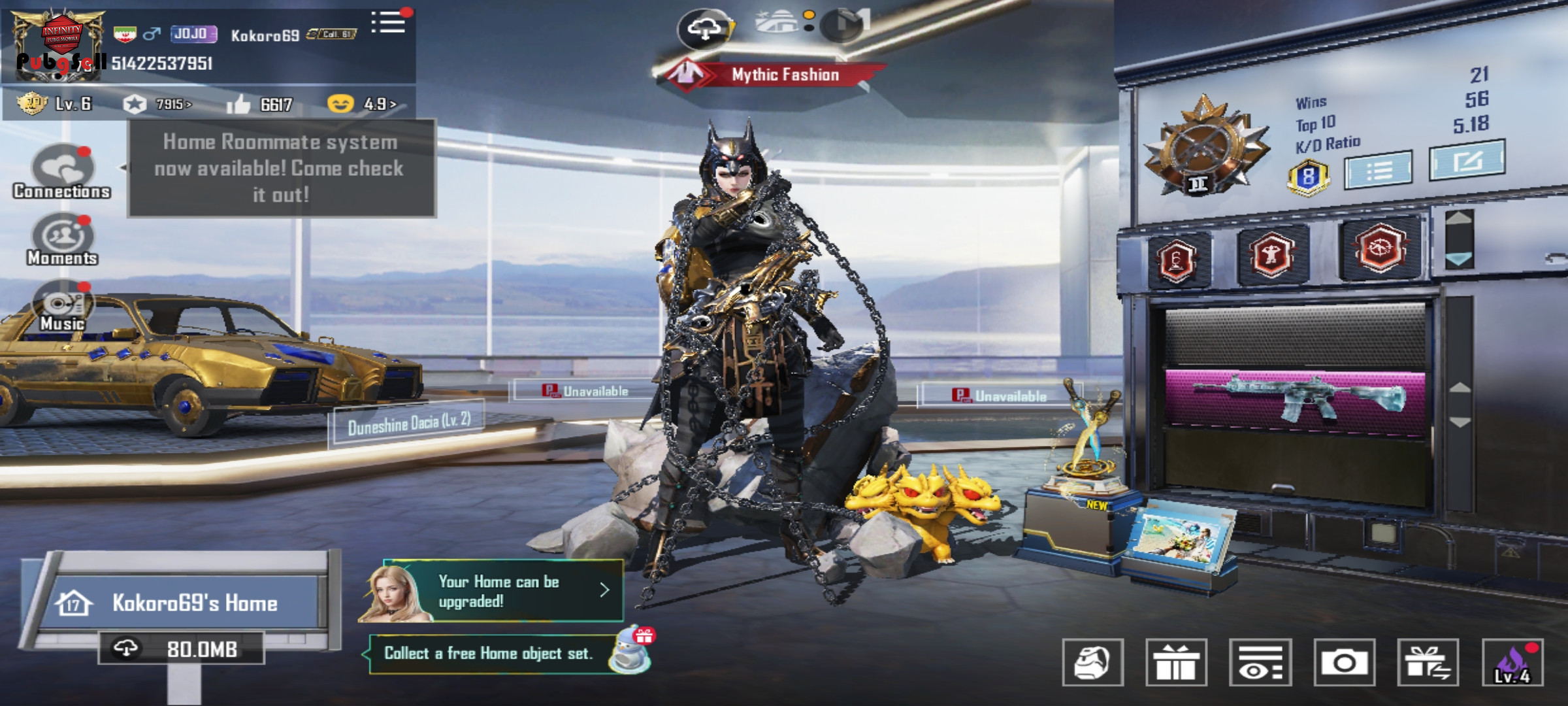Open the Moments feed

coord(63,239)
